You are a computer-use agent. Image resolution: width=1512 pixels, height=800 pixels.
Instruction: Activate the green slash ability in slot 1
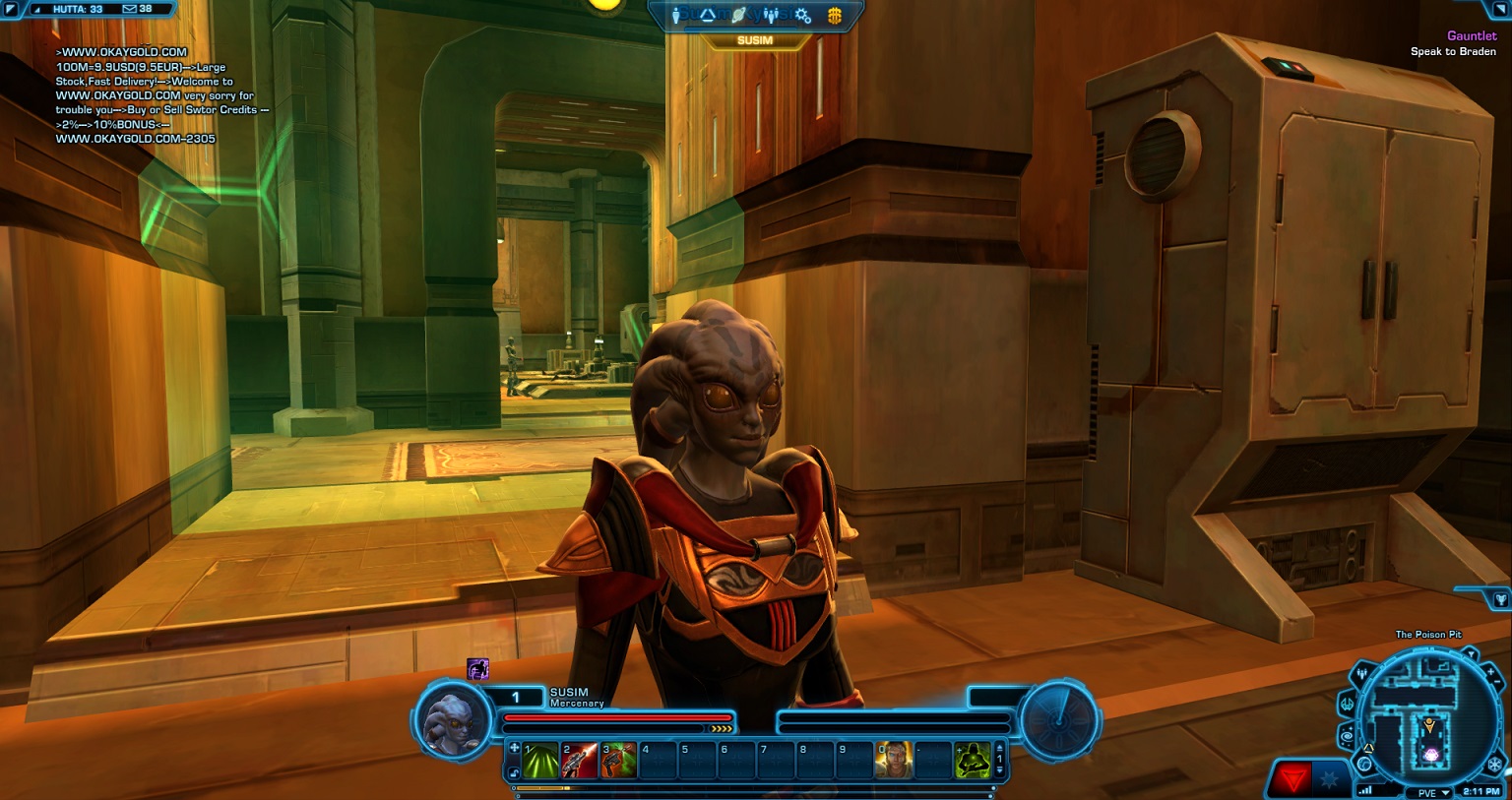point(540,761)
